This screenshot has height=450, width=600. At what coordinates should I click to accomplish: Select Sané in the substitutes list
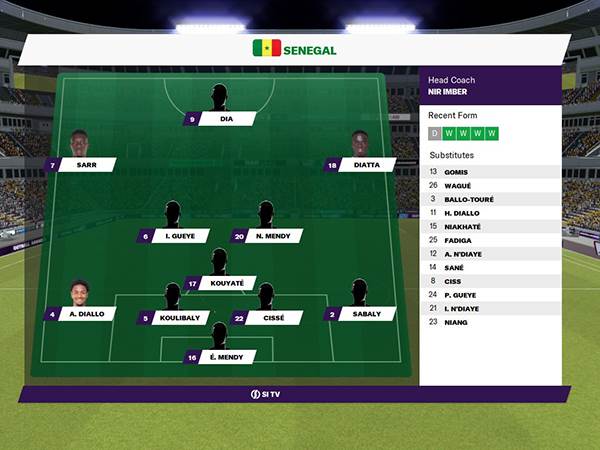coord(489,267)
